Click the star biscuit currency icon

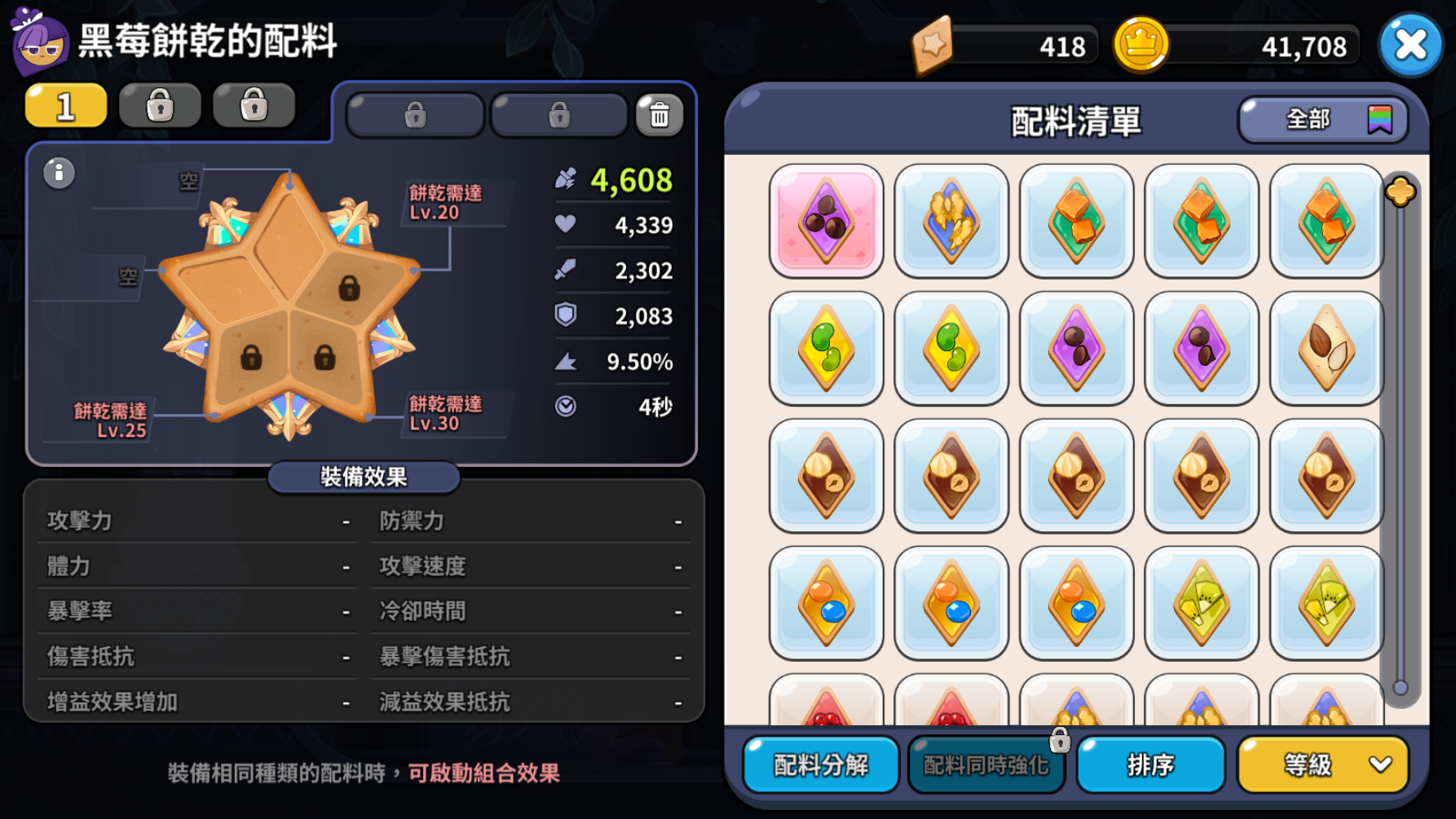933,45
